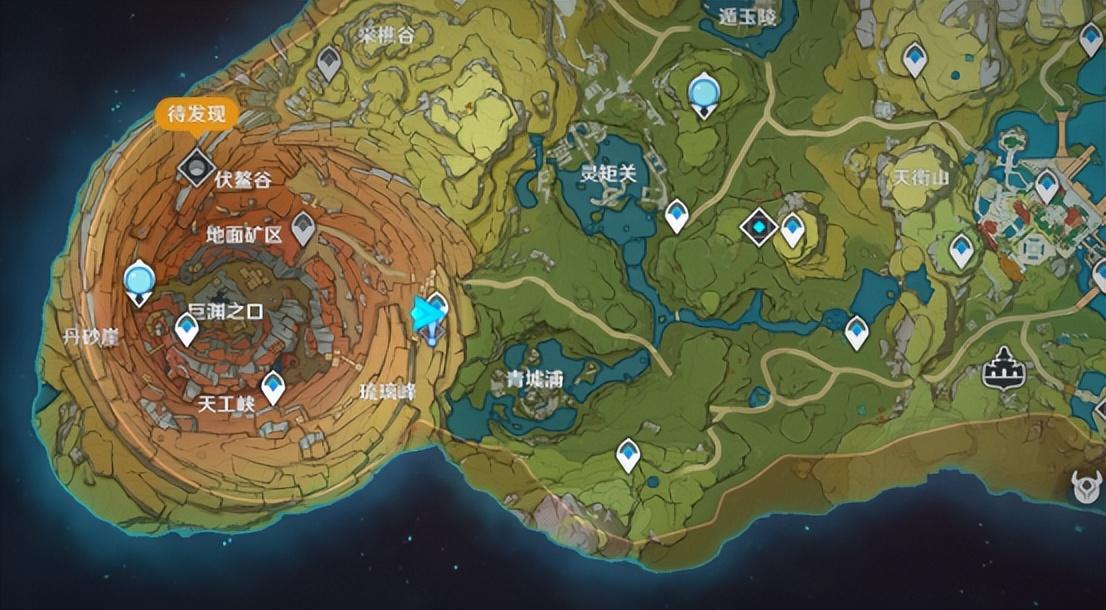Select the locked marker beside 伏鳌谷

point(196,166)
